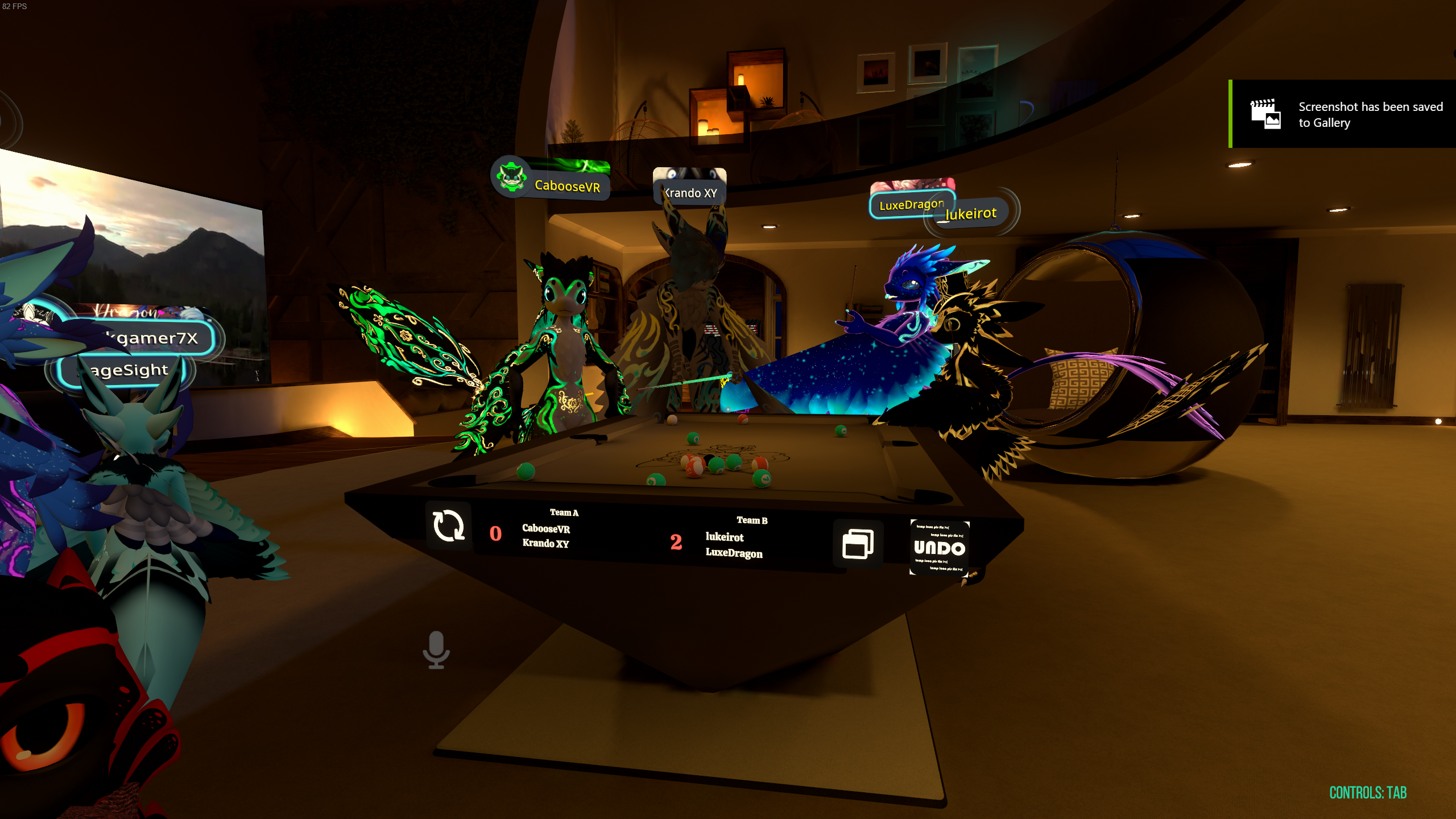Activate the circular arrows reset button
This screenshot has height=819, width=1456.
coord(449,526)
